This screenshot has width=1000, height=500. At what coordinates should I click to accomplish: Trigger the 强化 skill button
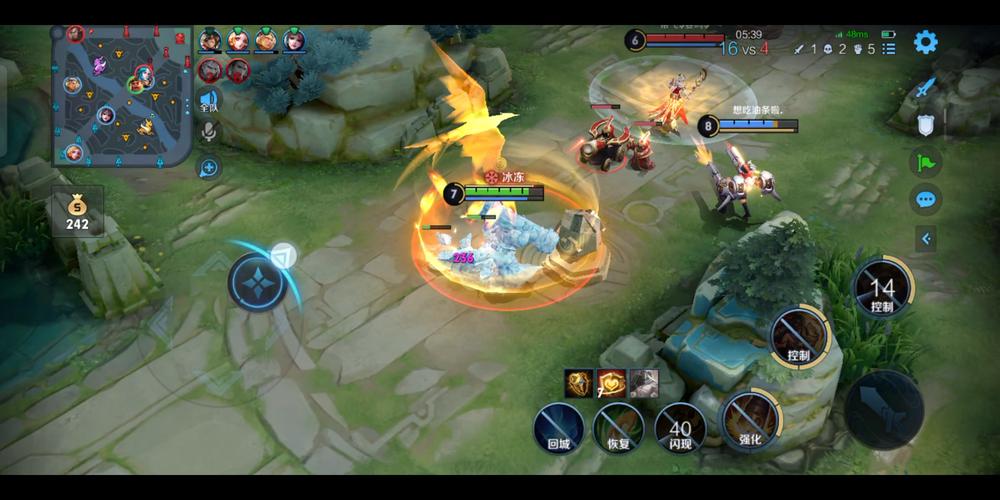pyautogui.click(x=750, y=418)
